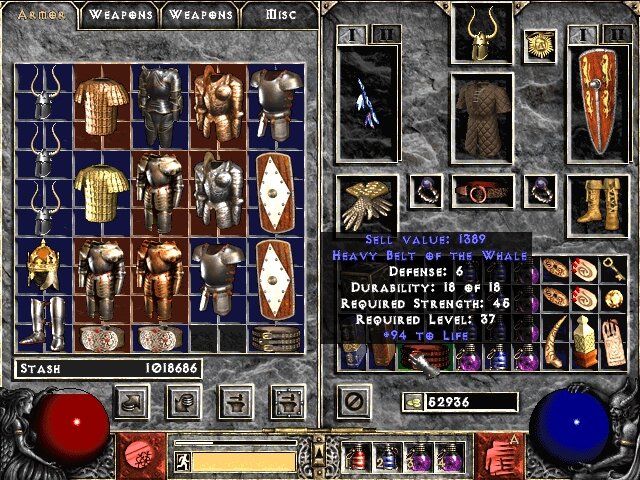The image size is (640, 480).
Task: Select the yellow scale armor in vendor stock
Action: (101, 195)
